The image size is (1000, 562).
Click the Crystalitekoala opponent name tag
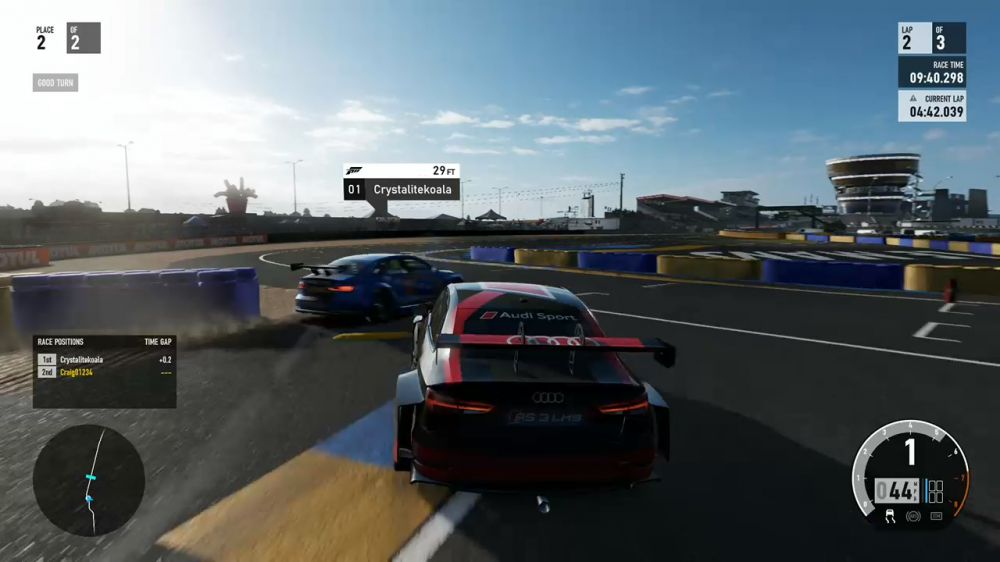402,188
